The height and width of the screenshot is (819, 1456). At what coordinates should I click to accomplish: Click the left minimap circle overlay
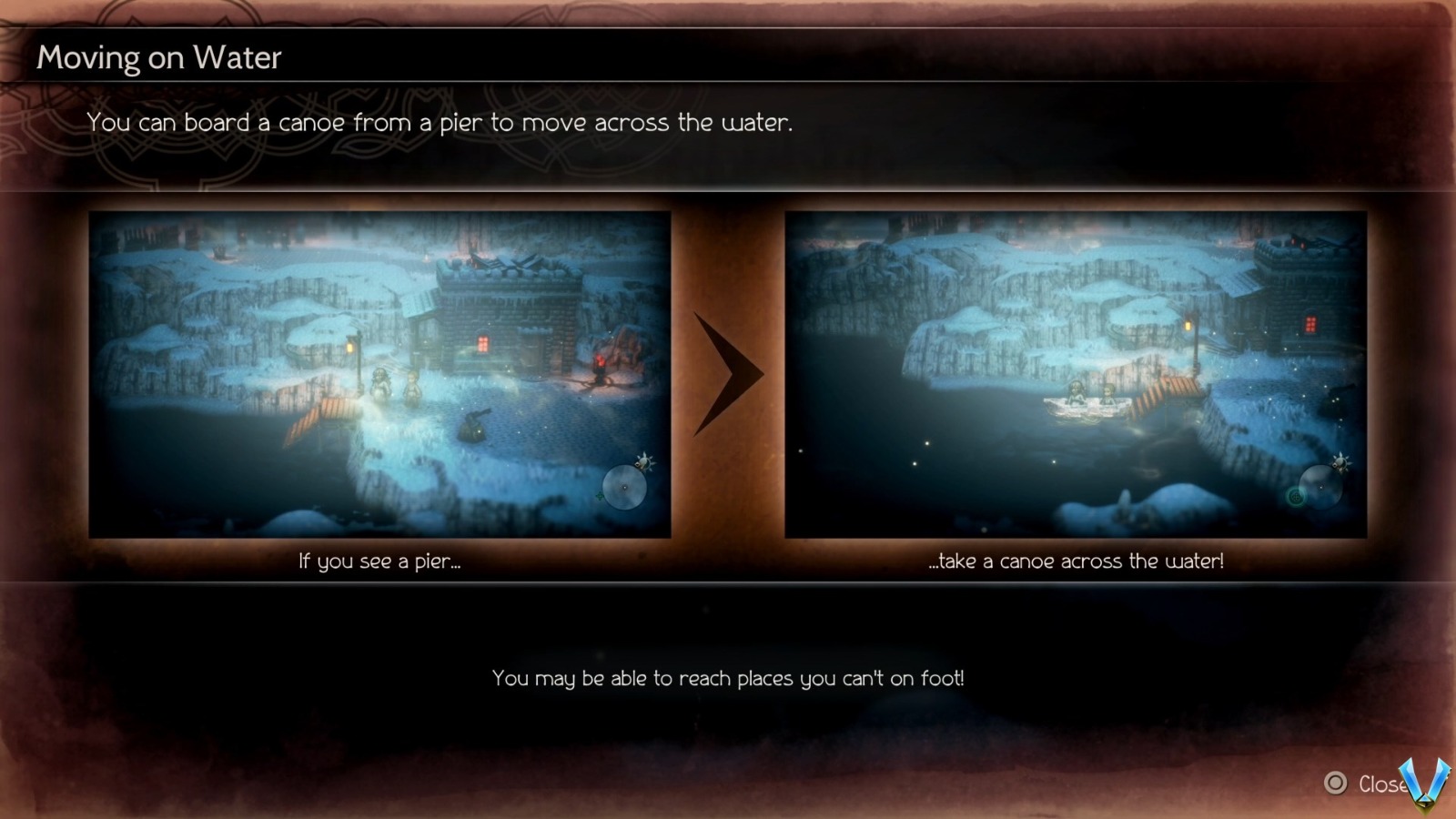click(x=625, y=489)
